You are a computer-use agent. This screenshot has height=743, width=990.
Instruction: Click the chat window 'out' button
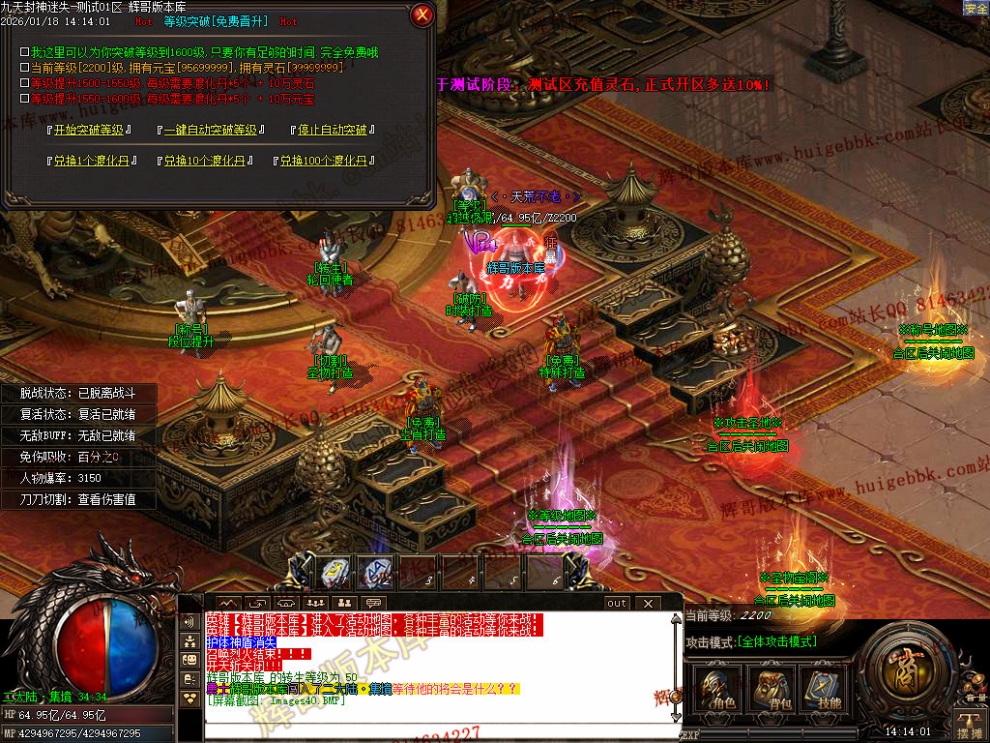[617, 603]
